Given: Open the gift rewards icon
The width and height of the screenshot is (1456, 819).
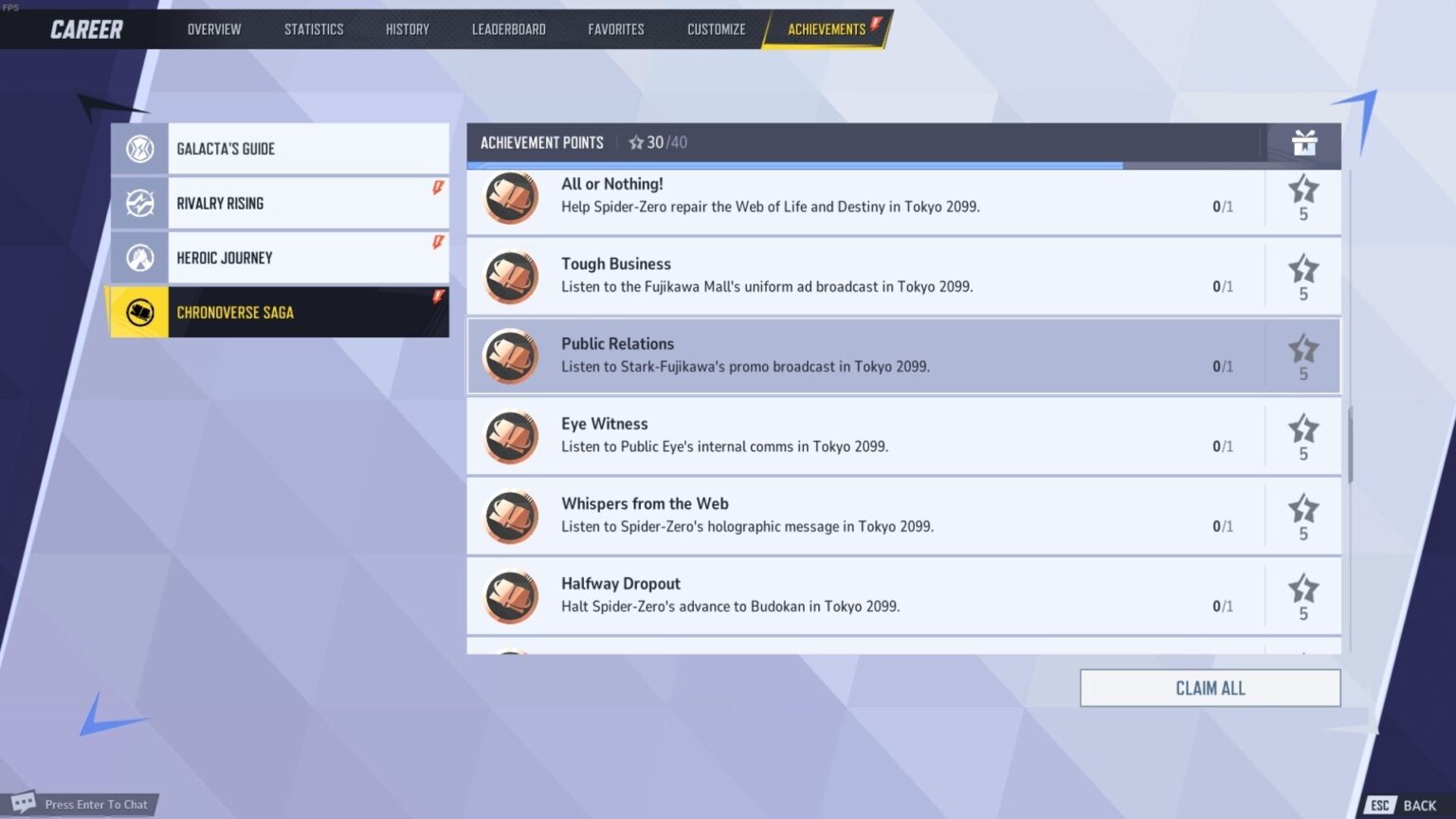Looking at the screenshot, I should [1305, 142].
